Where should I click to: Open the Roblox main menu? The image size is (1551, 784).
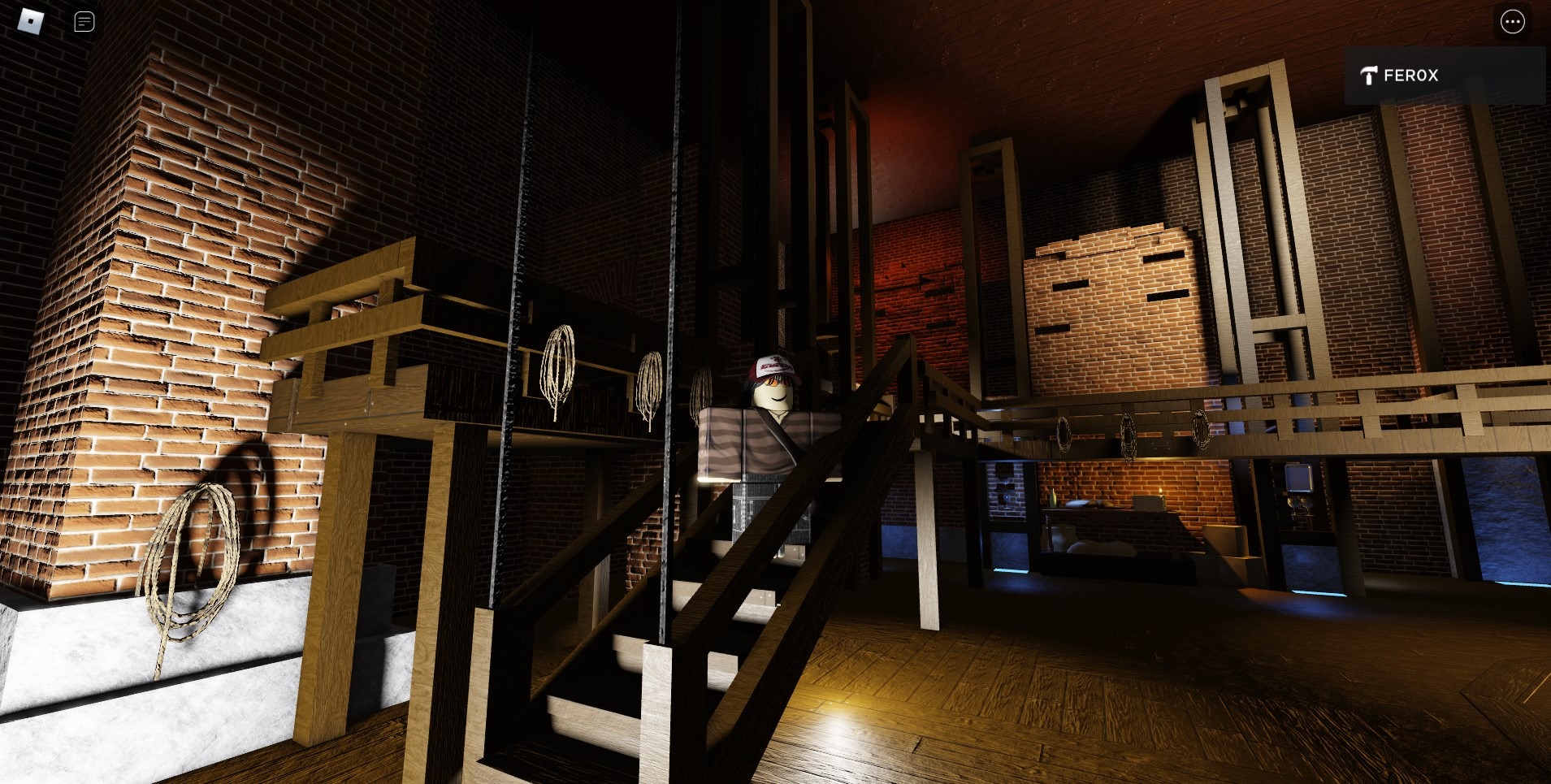coord(31,22)
